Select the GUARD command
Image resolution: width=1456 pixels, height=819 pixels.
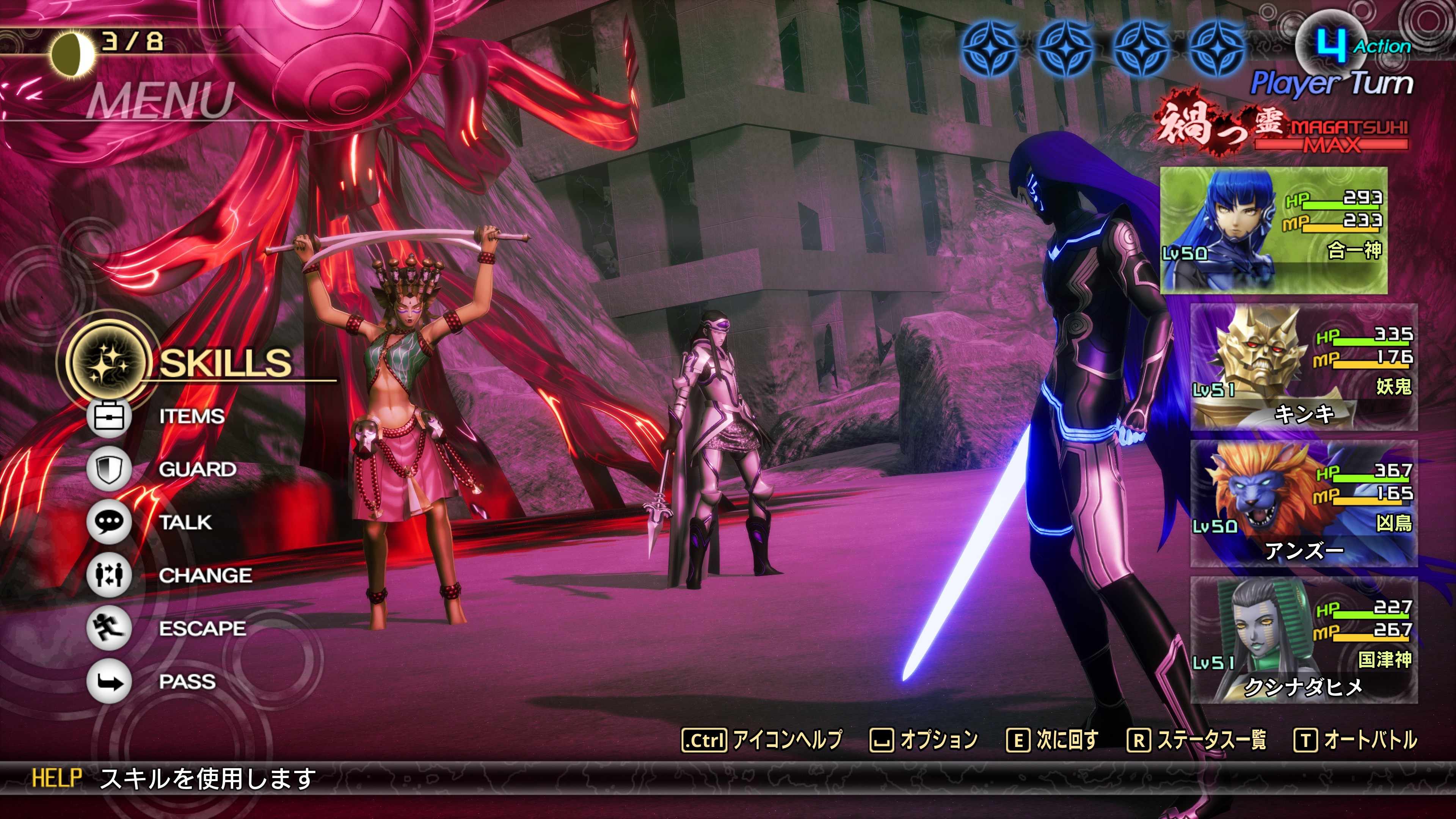(x=197, y=469)
